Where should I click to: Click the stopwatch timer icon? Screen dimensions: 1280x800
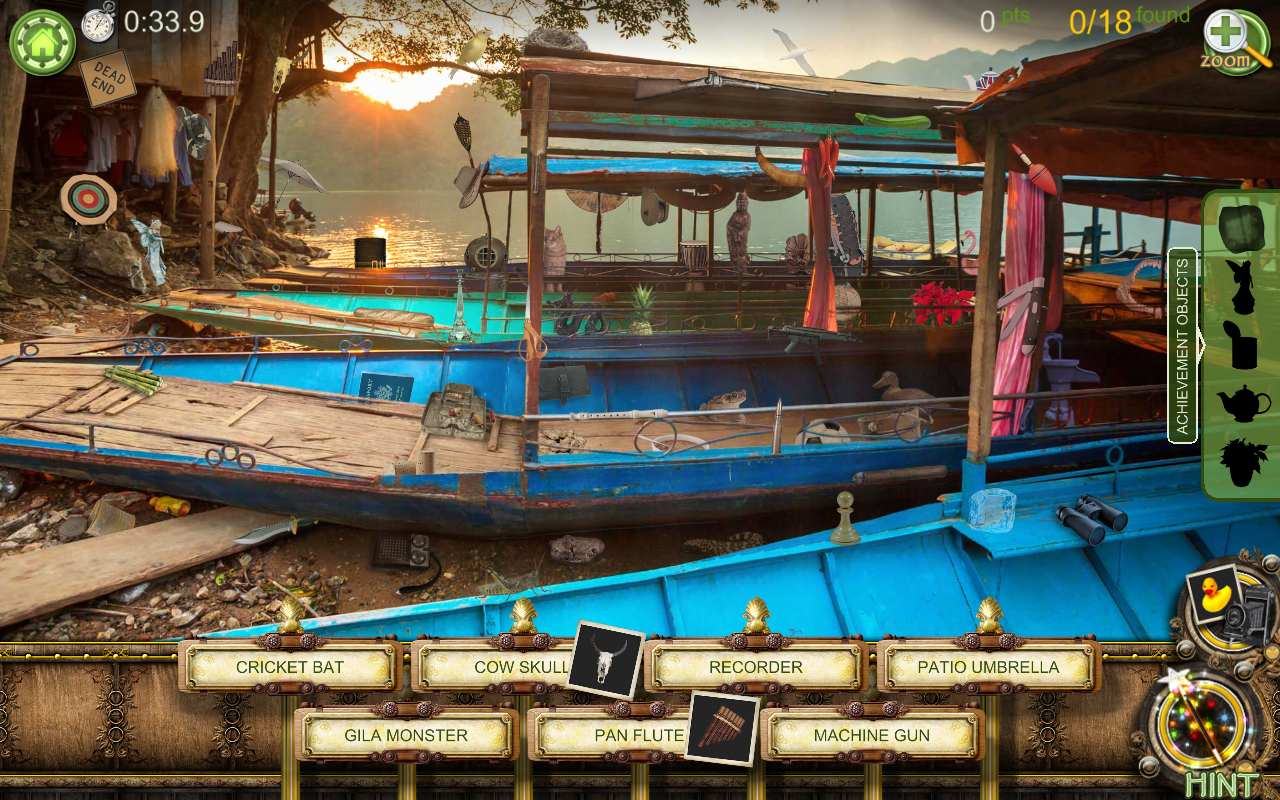(x=97, y=28)
